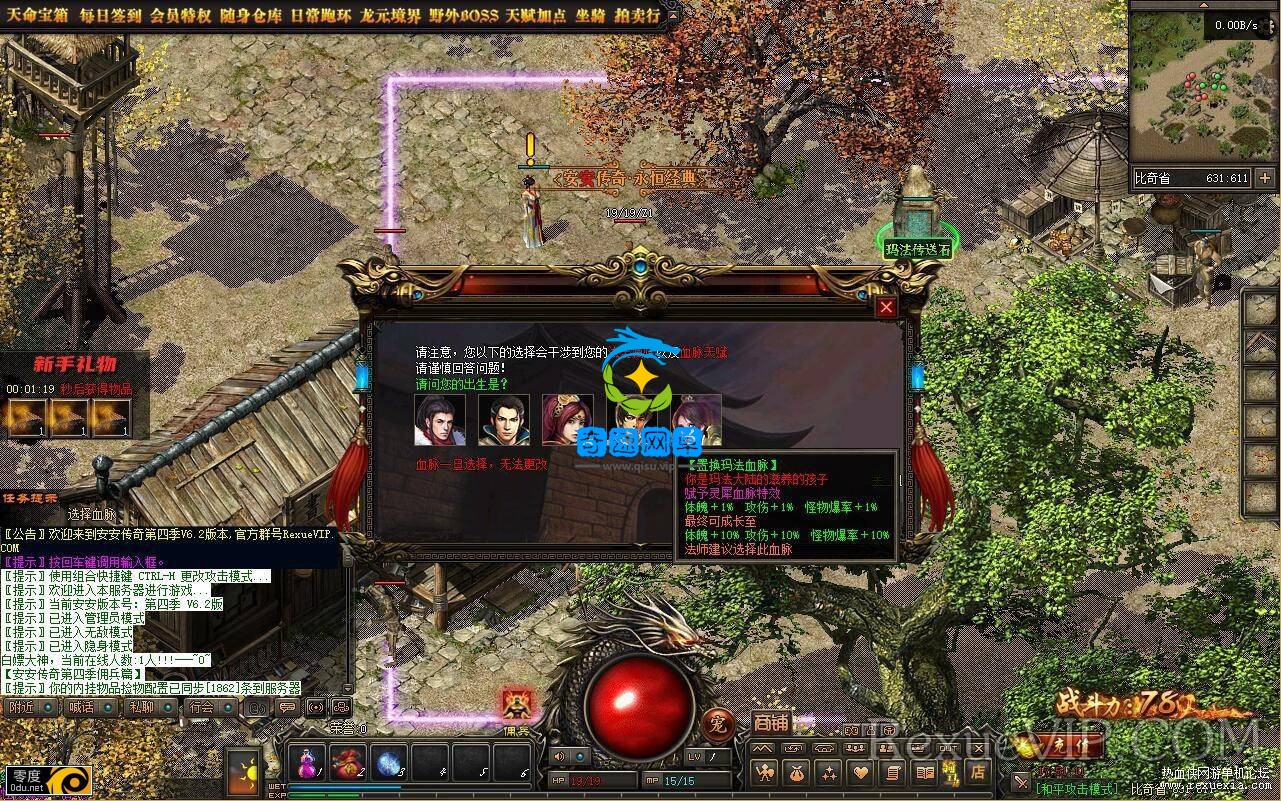Pick the red-haired woman bloodline portrait

(567, 420)
